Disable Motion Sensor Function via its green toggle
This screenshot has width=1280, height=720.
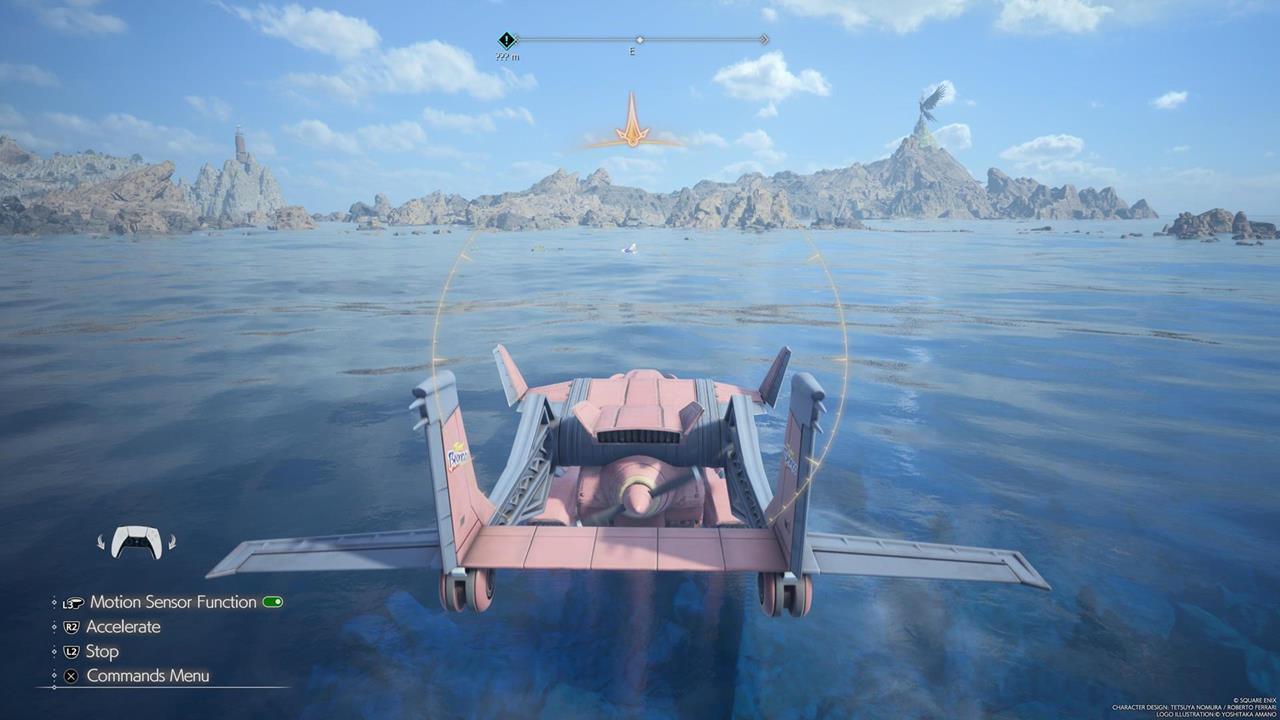point(272,602)
